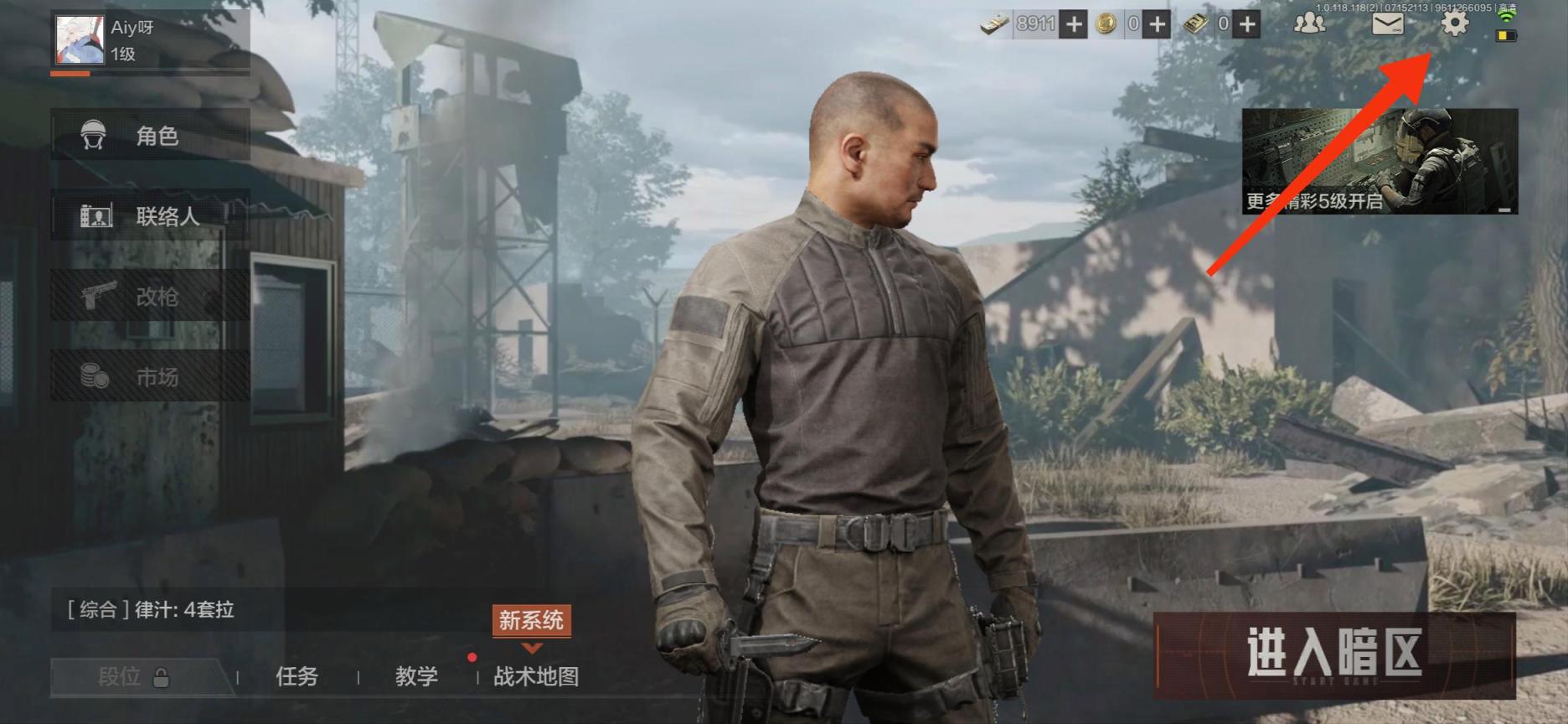Screen dimensions: 1568x724
Task: Select the 改枪 gun modification entry
Action: click(151, 297)
